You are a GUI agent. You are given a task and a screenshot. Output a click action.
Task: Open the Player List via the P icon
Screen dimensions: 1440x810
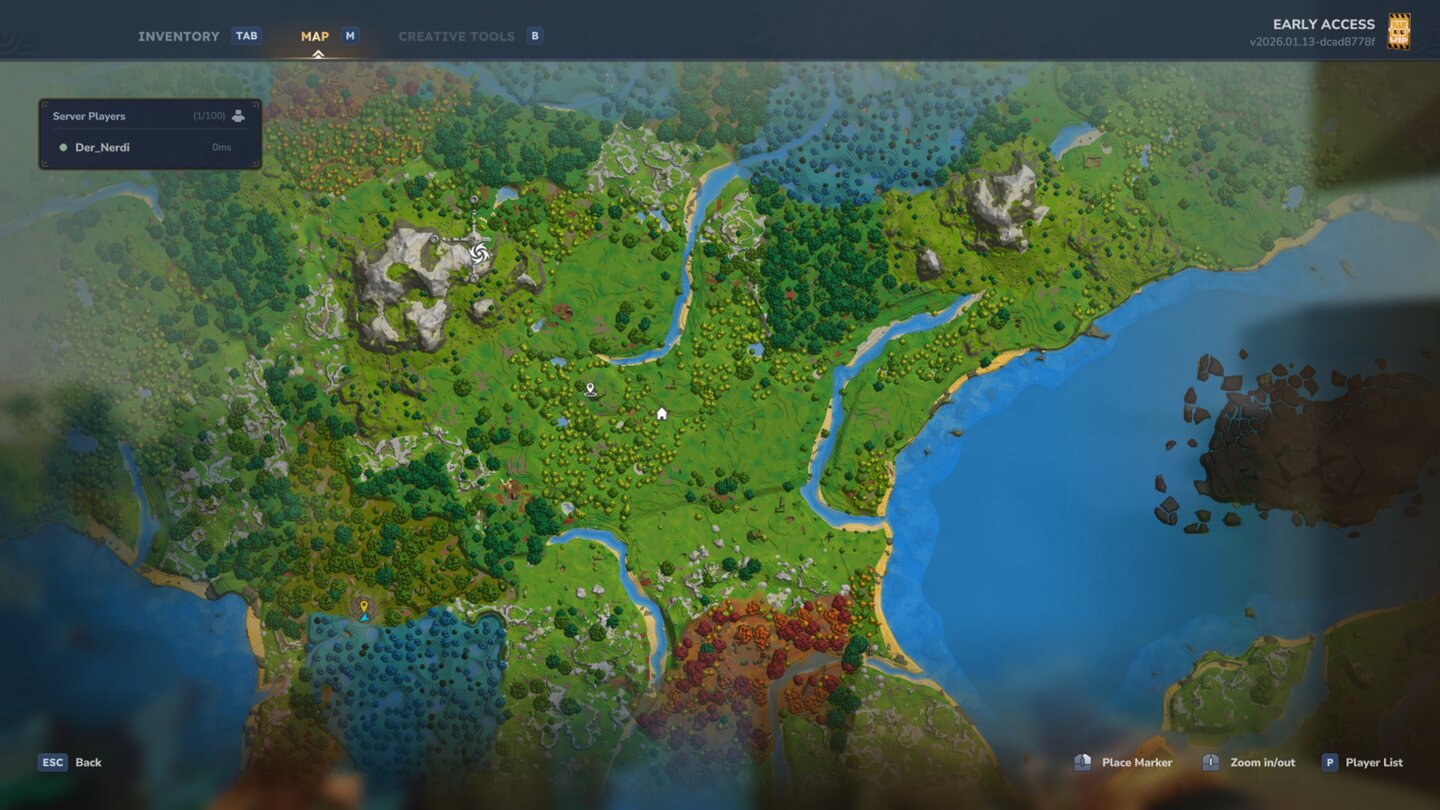(x=1329, y=762)
